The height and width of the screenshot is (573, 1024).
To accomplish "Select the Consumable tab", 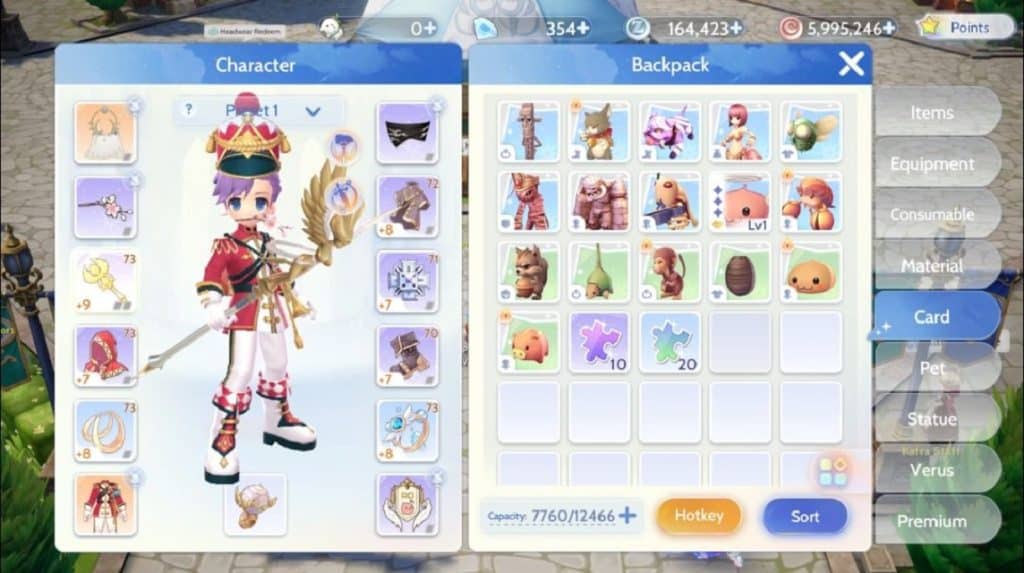I will click(931, 215).
